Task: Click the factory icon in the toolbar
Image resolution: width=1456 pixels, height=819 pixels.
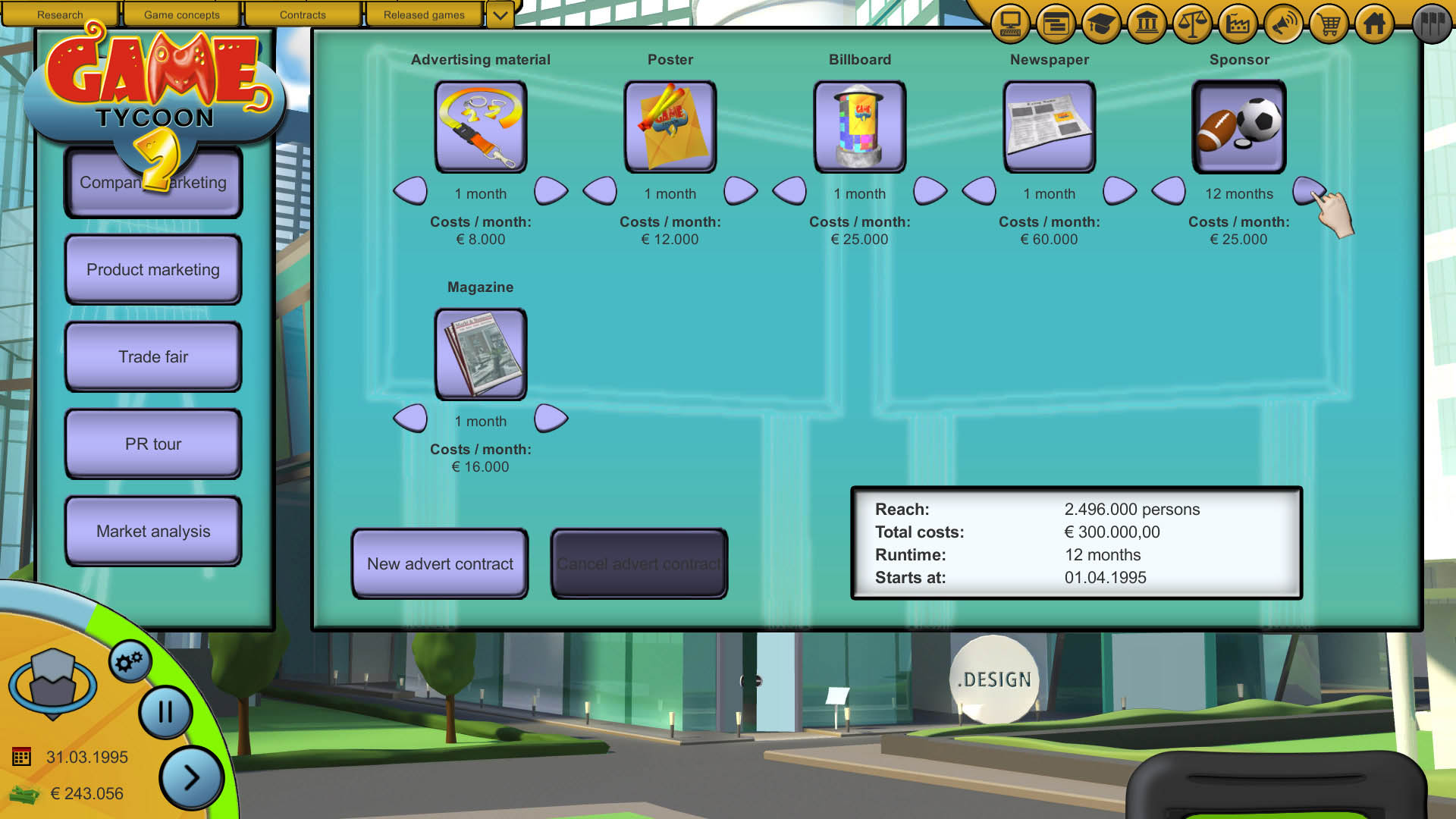Action: point(1238,24)
